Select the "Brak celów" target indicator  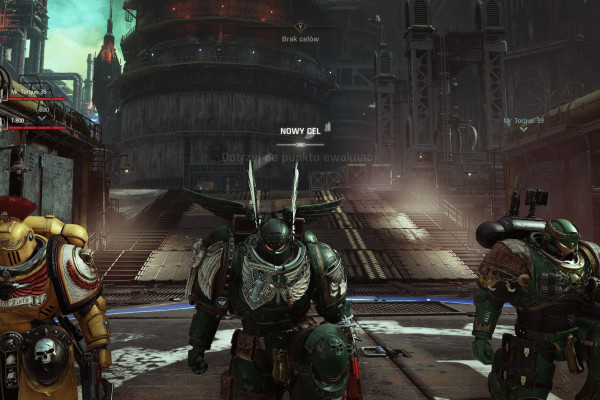(x=300, y=37)
